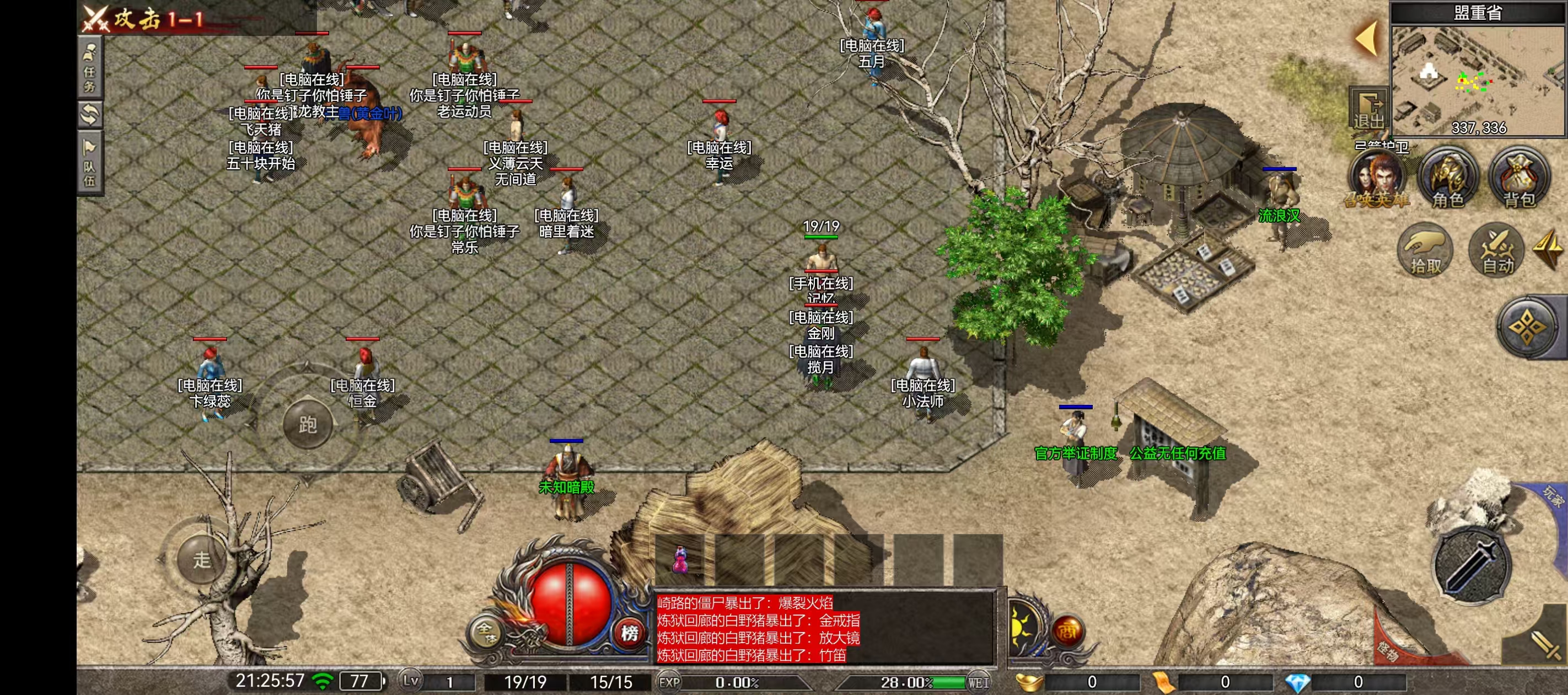Click the swap arrows icon on left sidebar
Screen dimensions: 1568x695
(x=89, y=114)
